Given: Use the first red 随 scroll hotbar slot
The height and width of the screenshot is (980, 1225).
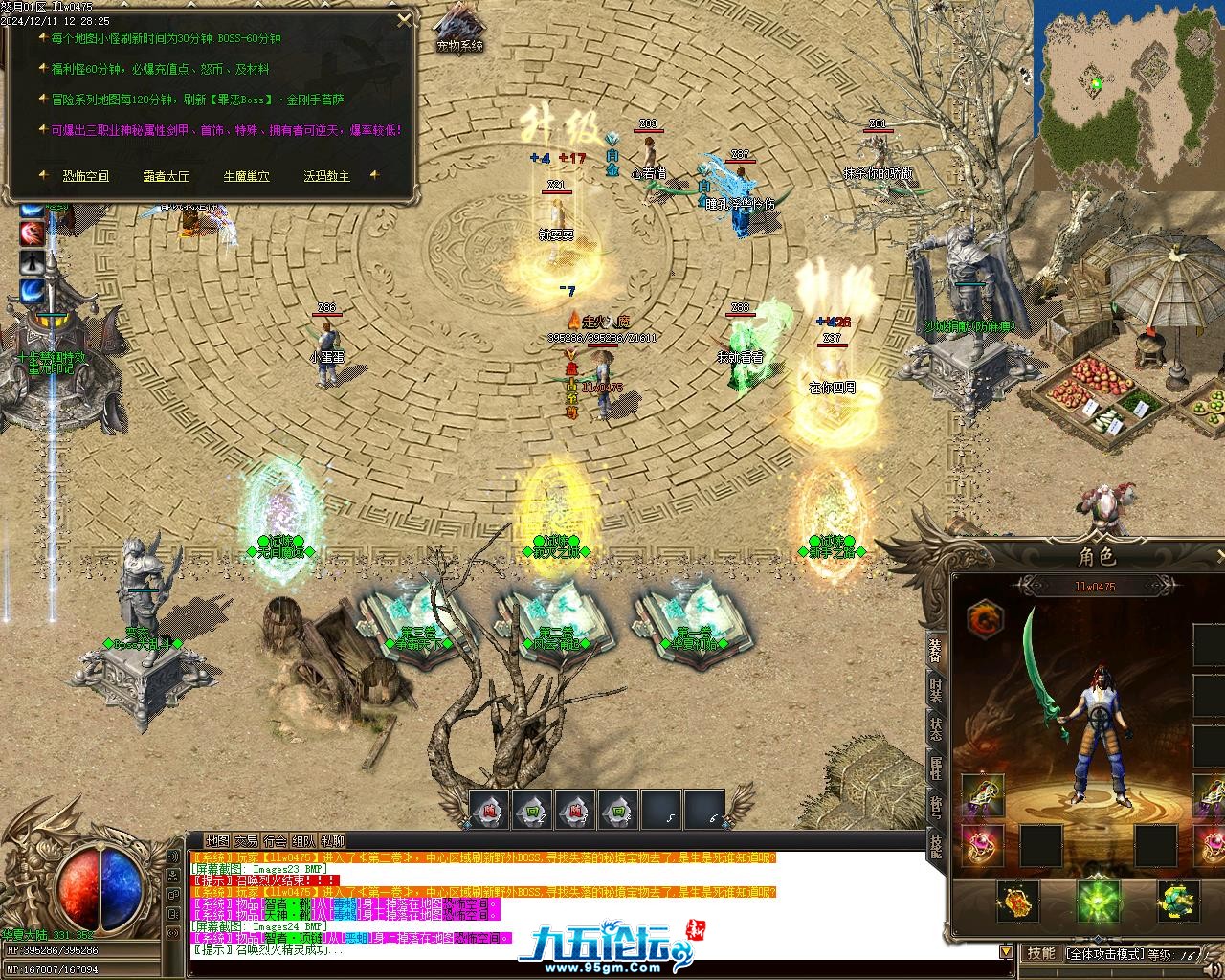Looking at the screenshot, I should (488, 810).
